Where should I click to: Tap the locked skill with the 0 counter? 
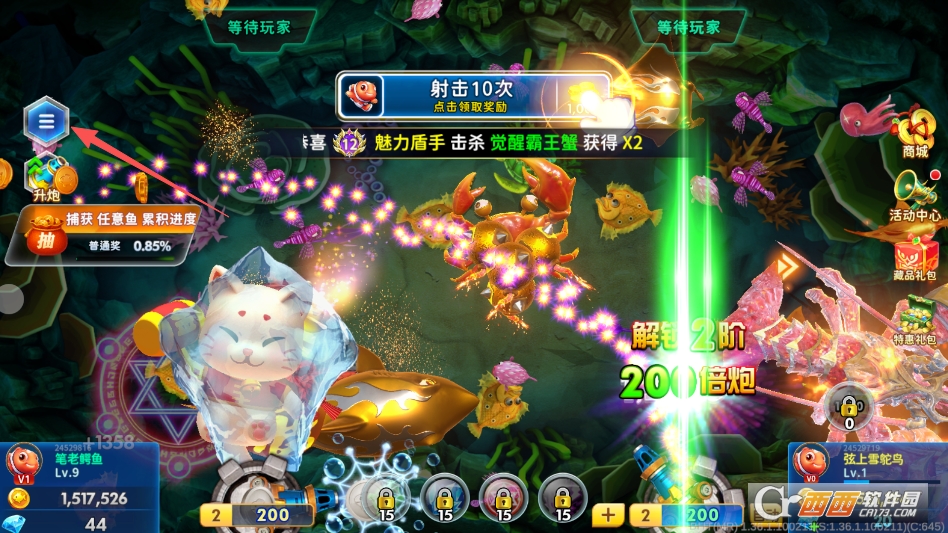coord(849,407)
